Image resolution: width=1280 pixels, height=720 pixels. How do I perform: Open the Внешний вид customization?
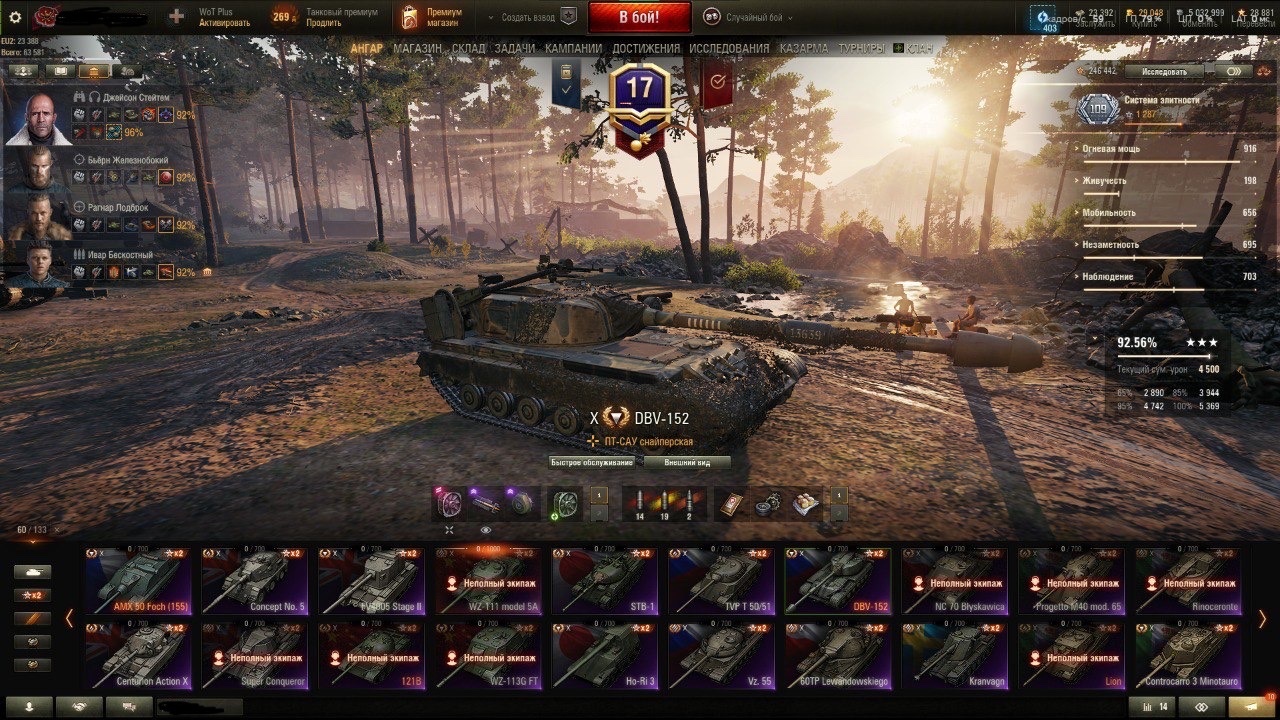(x=686, y=462)
